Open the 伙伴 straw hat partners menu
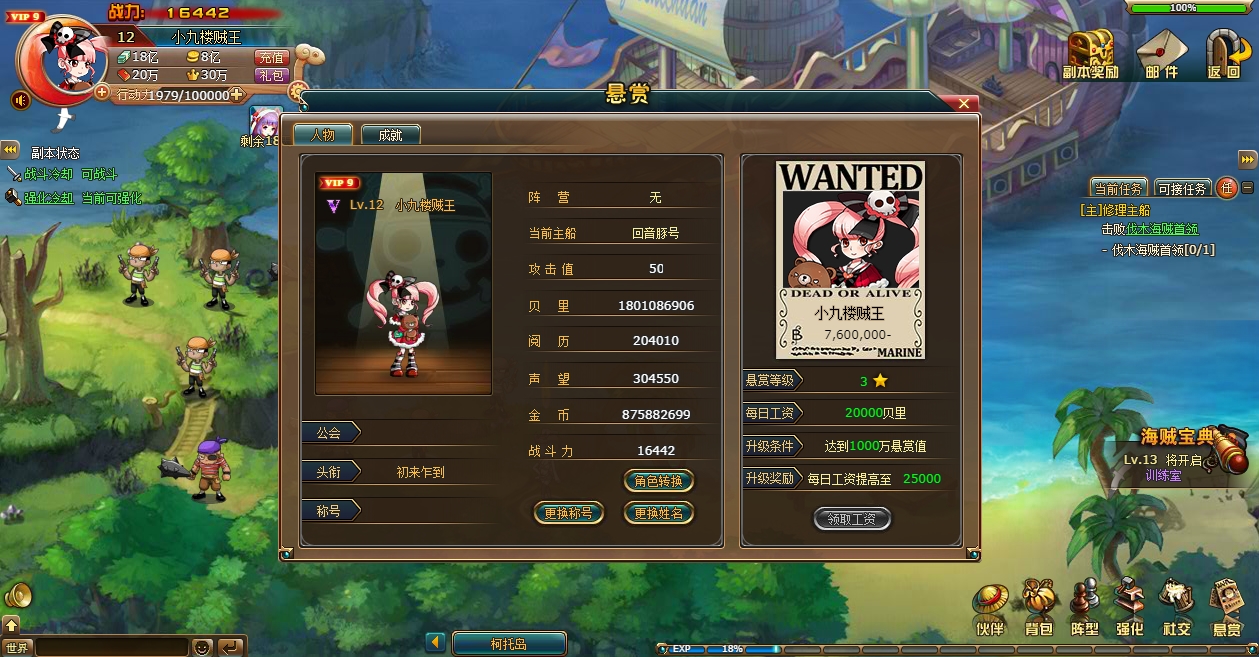The height and width of the screenshot is (657, 1259). pos(989,609)
